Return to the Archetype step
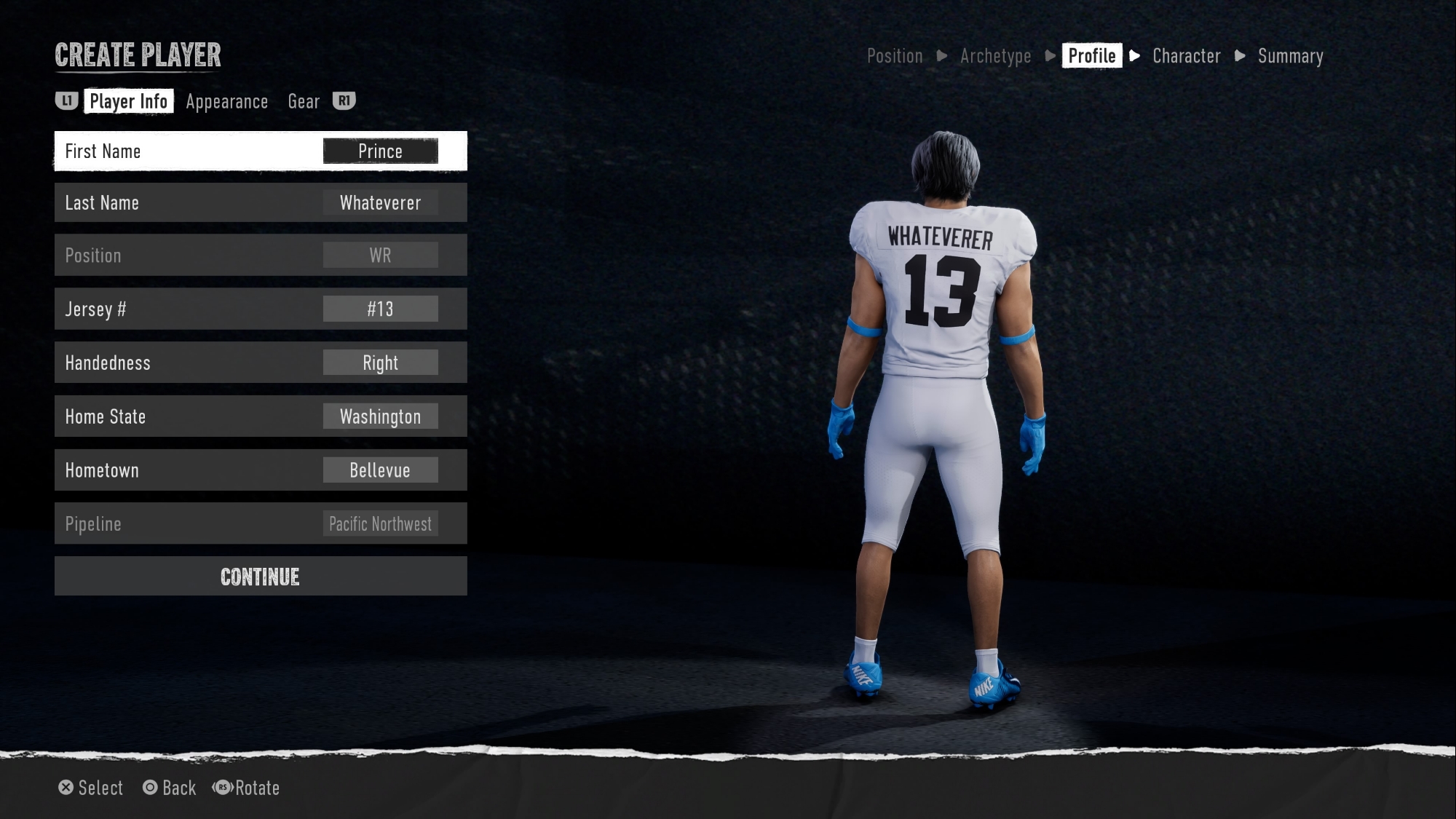1456x819 pixels. [995, 56]
